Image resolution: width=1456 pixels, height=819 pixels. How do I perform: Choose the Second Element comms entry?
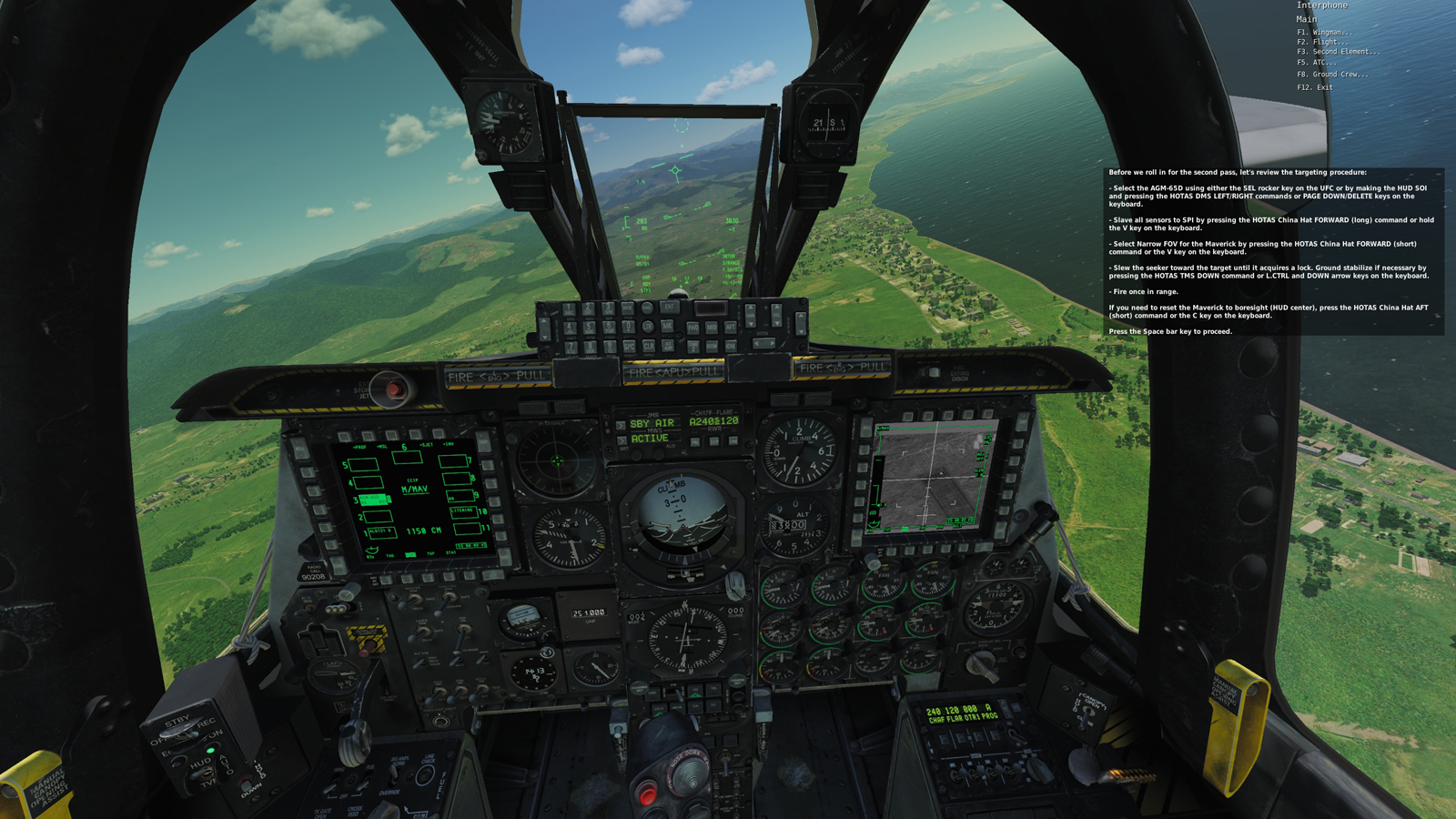point(1338,52)
